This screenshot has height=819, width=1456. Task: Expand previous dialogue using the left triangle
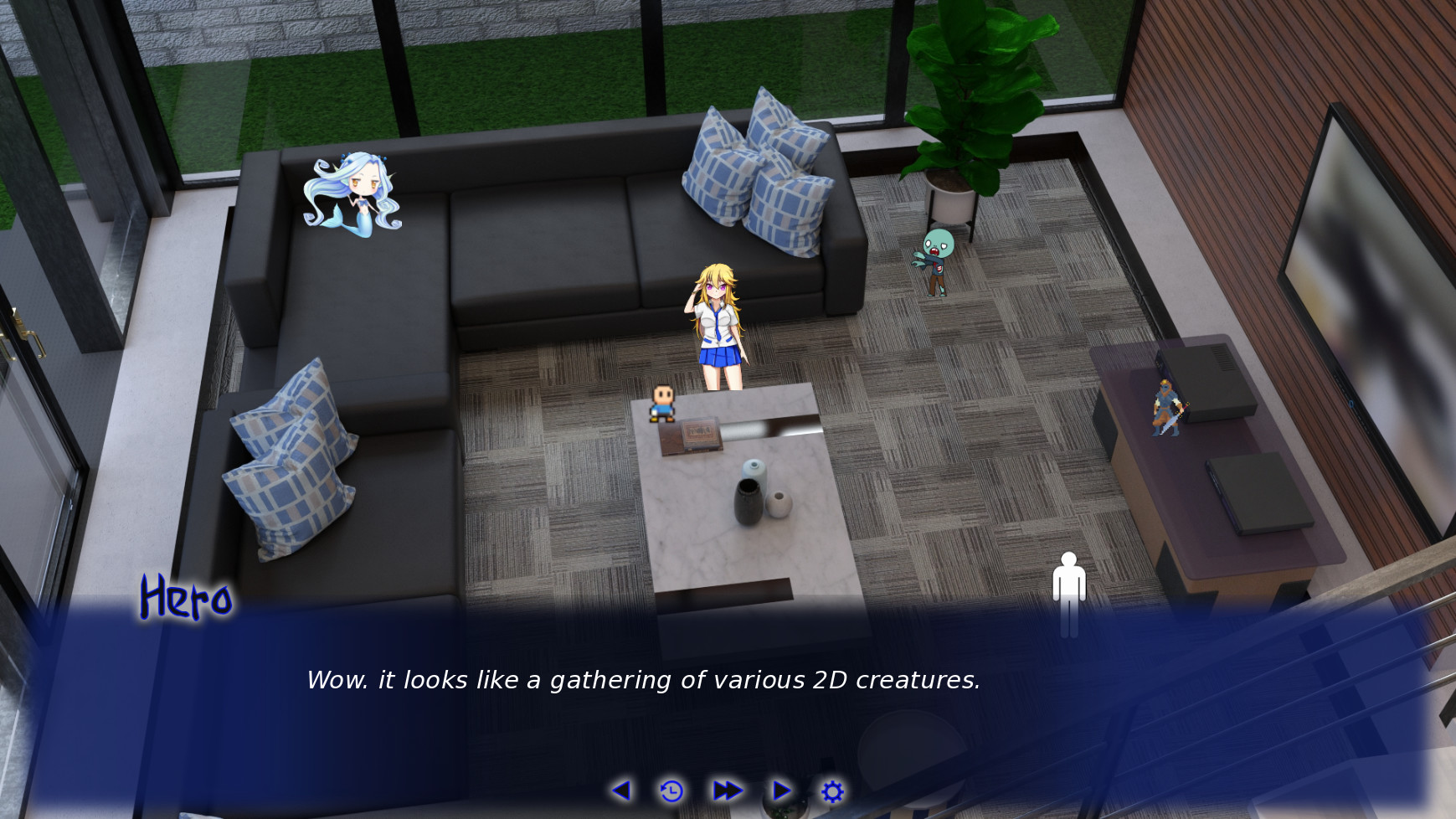pos(621,790)
